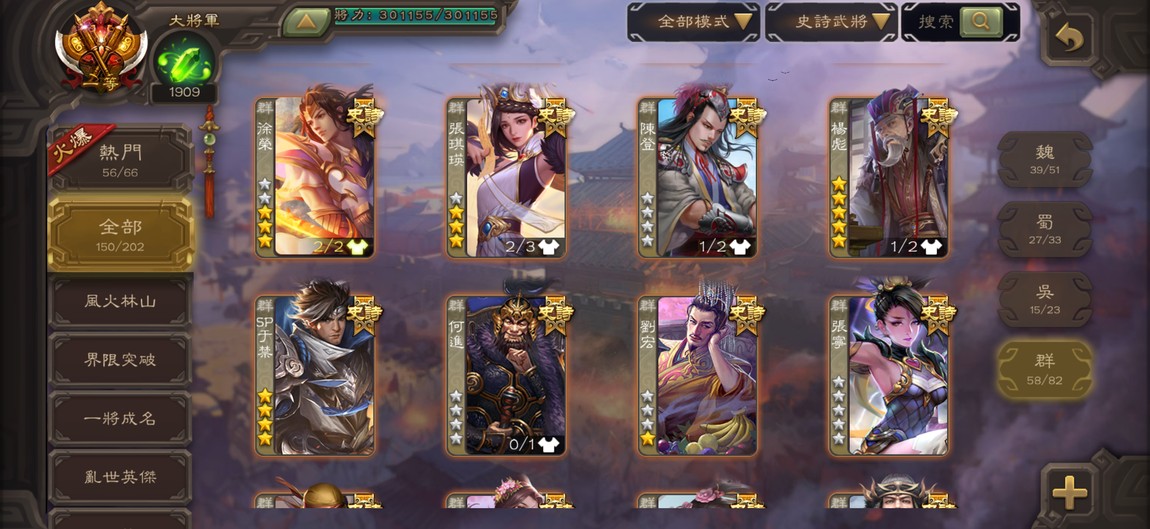
Task: Open the 亂世英傑 category
Action: (120, 477)
